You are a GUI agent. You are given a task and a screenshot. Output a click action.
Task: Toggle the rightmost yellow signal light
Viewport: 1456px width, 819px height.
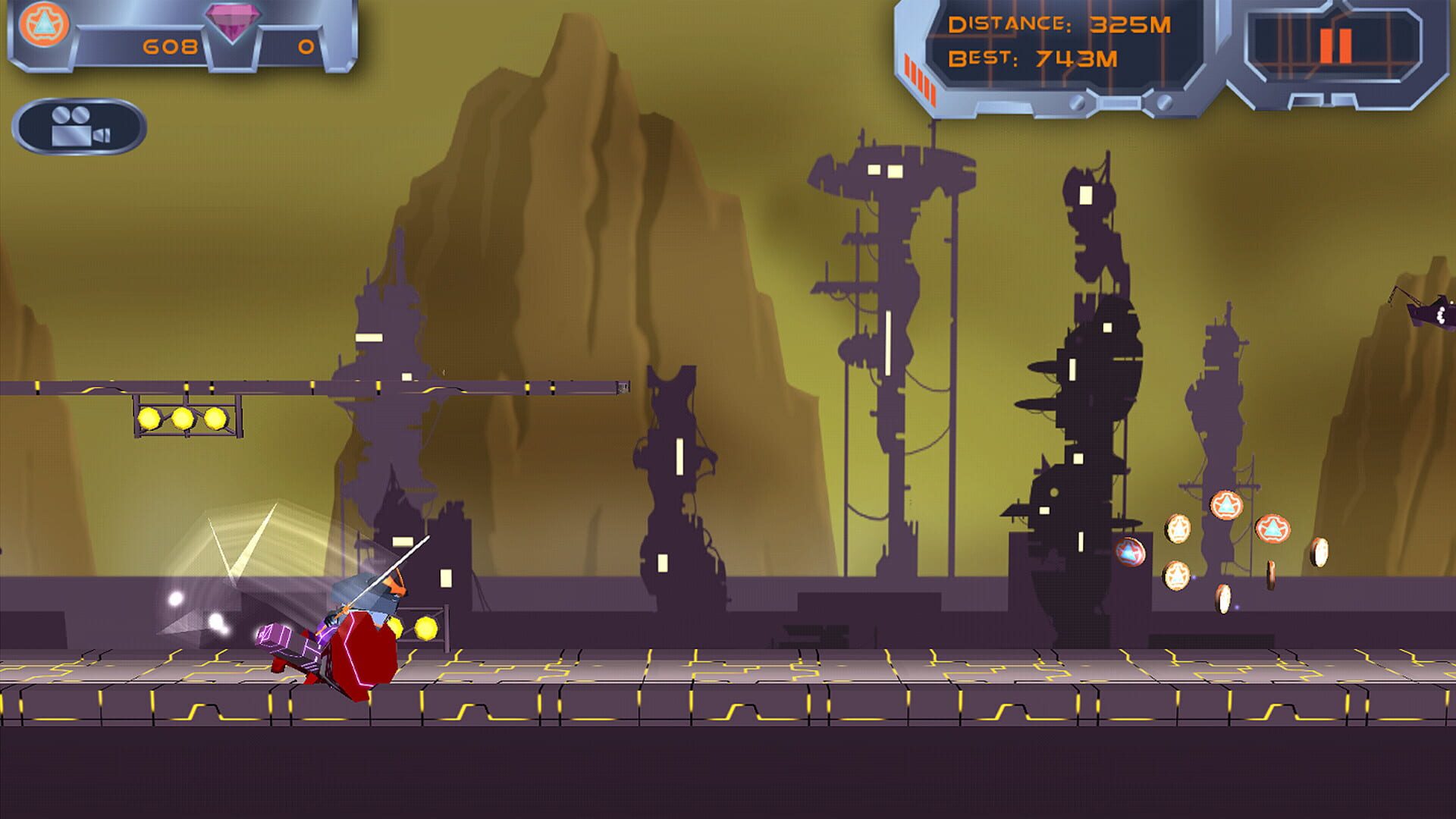[216, 418]
